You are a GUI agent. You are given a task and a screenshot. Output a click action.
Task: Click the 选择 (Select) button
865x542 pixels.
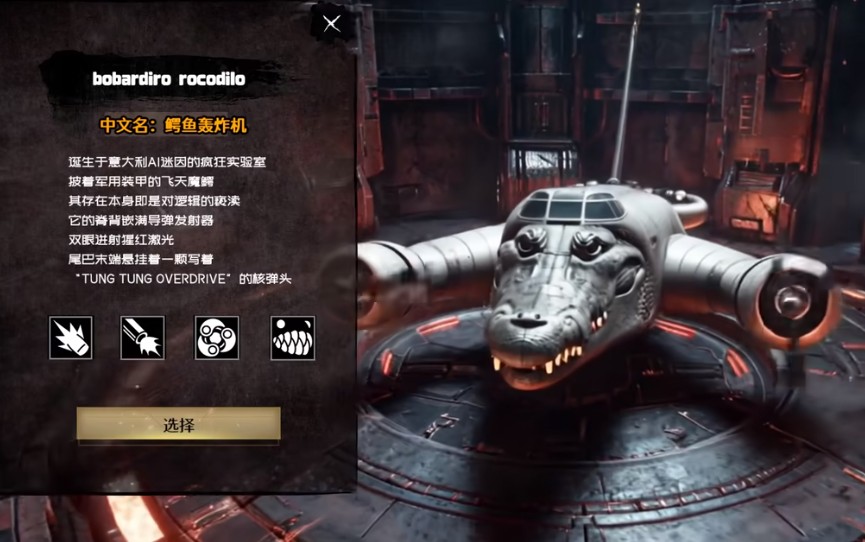point(179,425)
